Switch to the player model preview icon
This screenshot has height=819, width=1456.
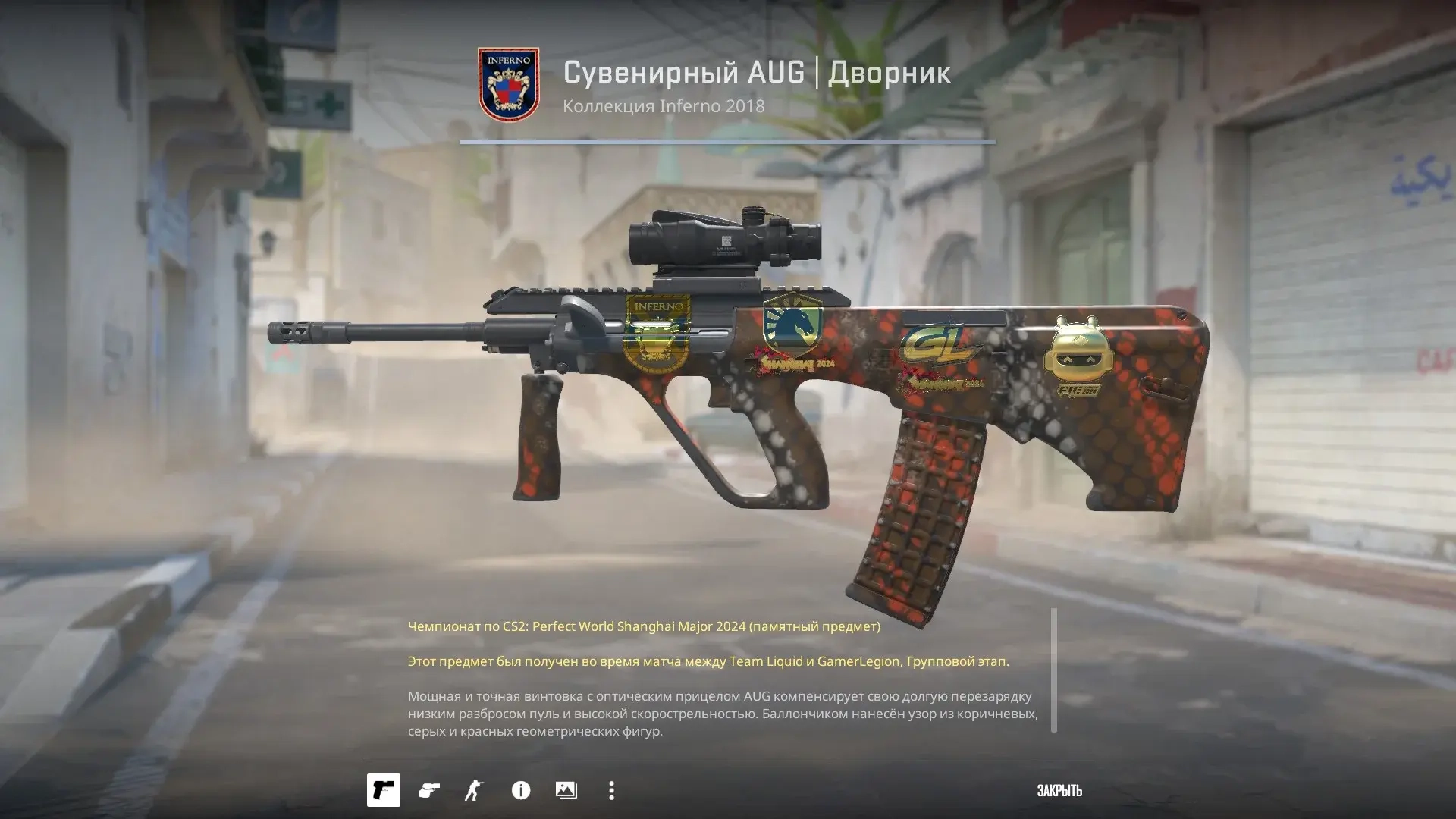pos(474,791)
